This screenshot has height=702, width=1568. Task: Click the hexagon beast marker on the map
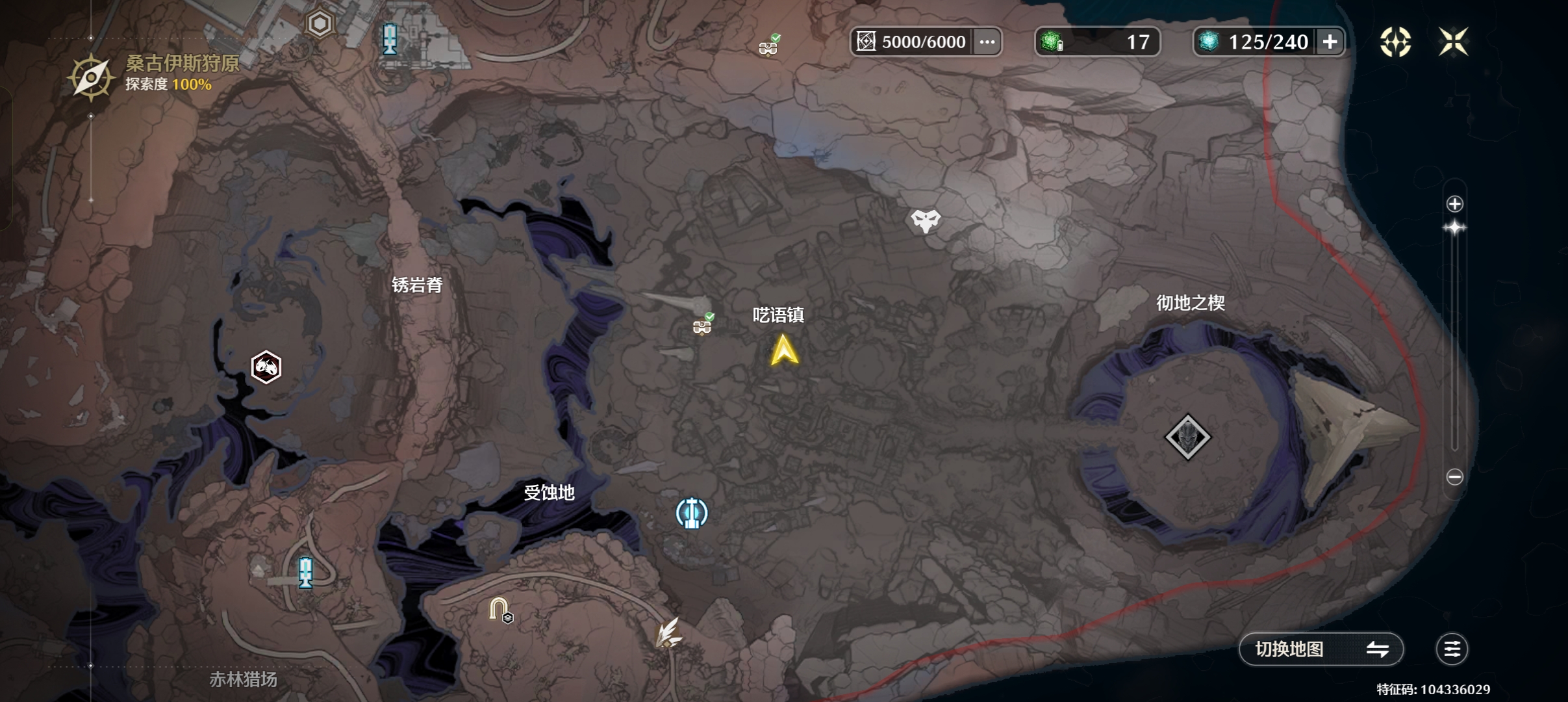[x=266, y=367]
